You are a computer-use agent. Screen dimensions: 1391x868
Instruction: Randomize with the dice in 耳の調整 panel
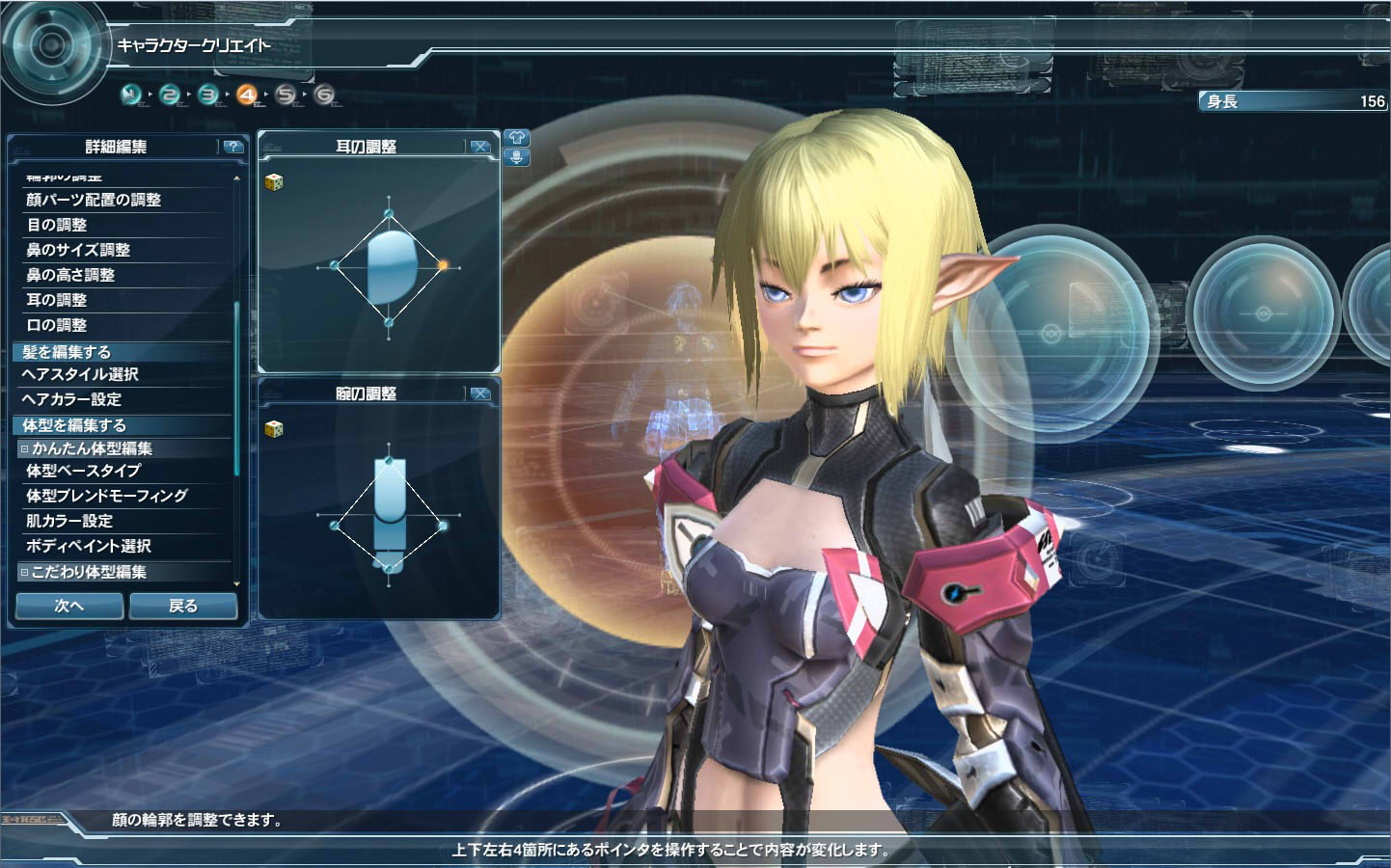click(x=274, y=181)
